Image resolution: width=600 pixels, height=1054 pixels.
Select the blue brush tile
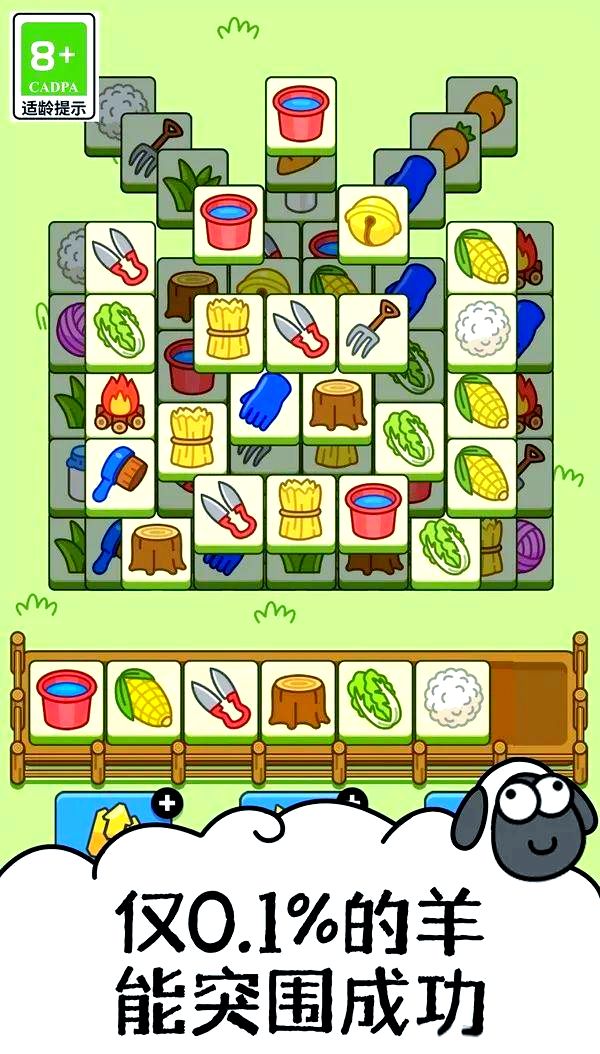tap(120, 473)
